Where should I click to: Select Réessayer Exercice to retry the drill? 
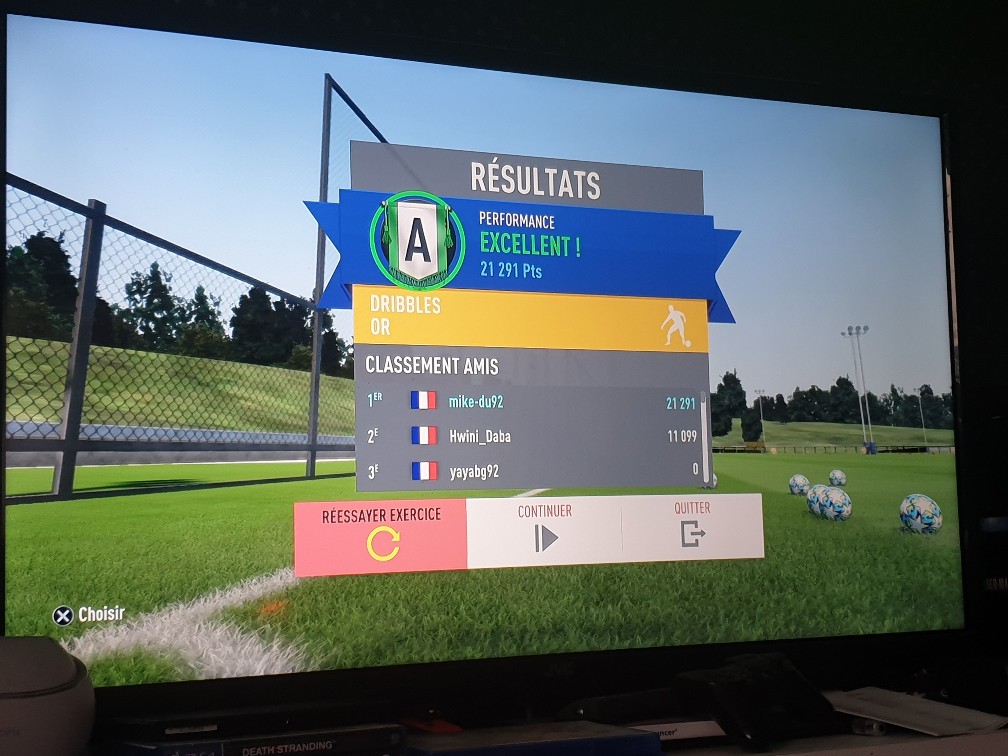pyautogui.click(x=381, y=536)
